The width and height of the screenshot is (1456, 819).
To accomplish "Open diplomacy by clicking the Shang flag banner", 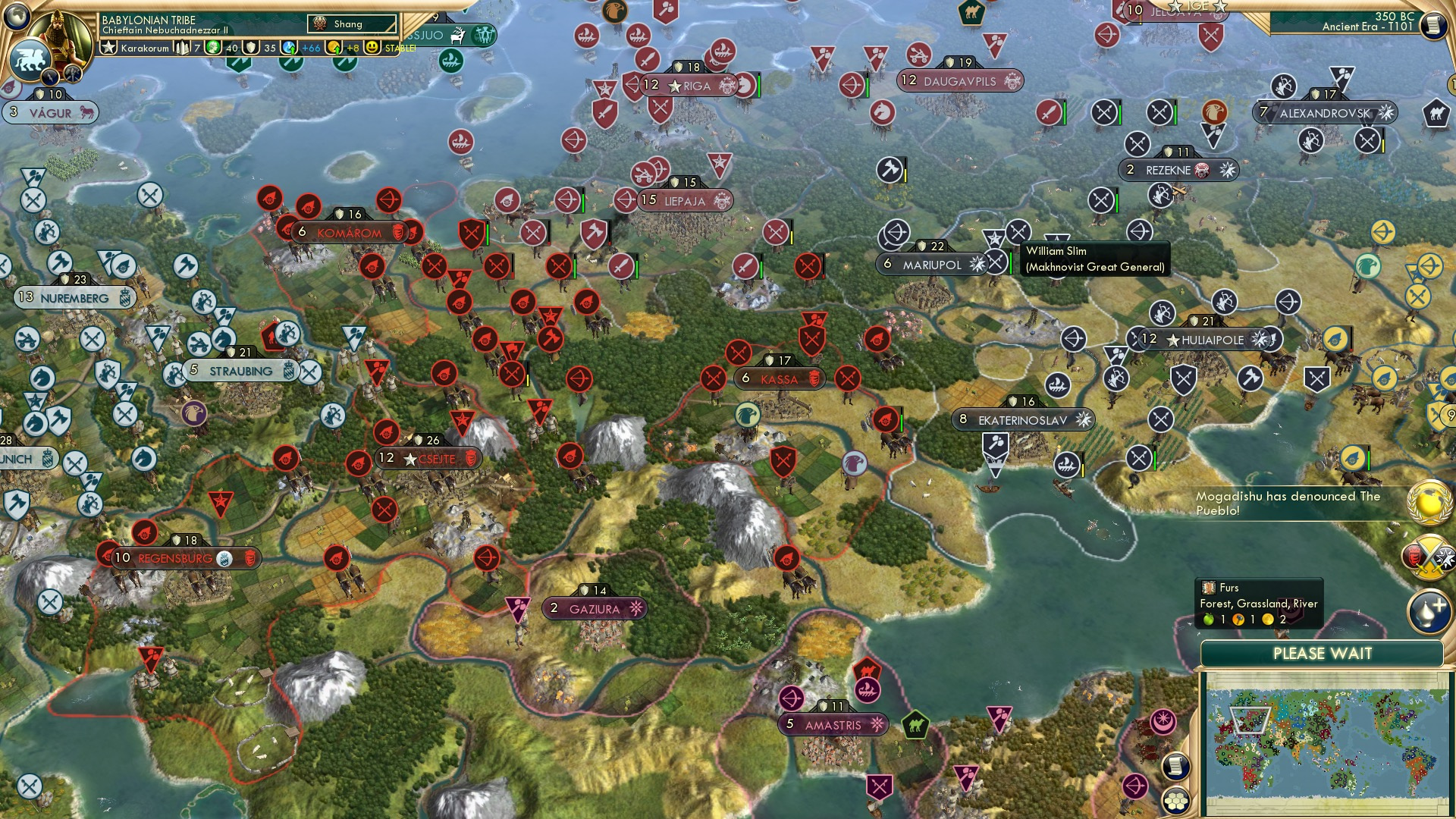I will [350, 24].
